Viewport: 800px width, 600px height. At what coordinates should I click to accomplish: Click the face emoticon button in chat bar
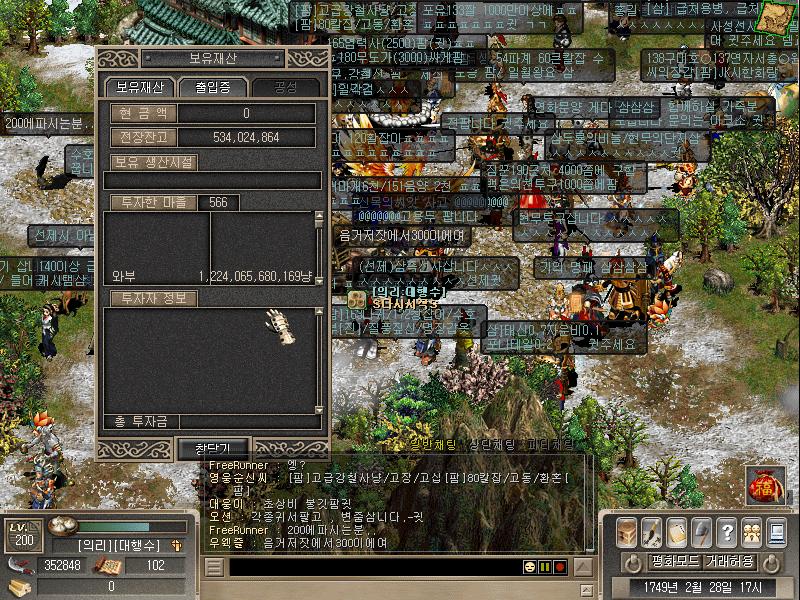click(530, 567)
